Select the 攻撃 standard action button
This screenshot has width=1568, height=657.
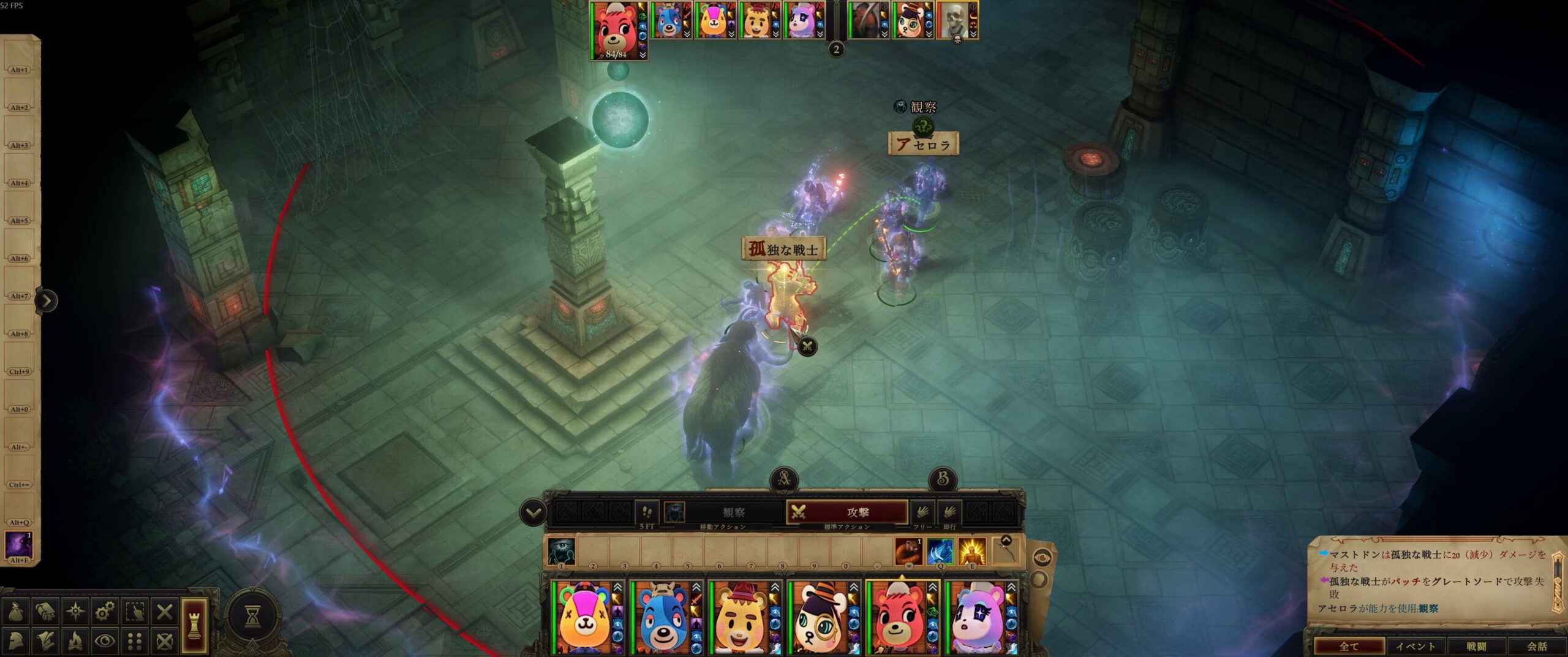(846, 512)
